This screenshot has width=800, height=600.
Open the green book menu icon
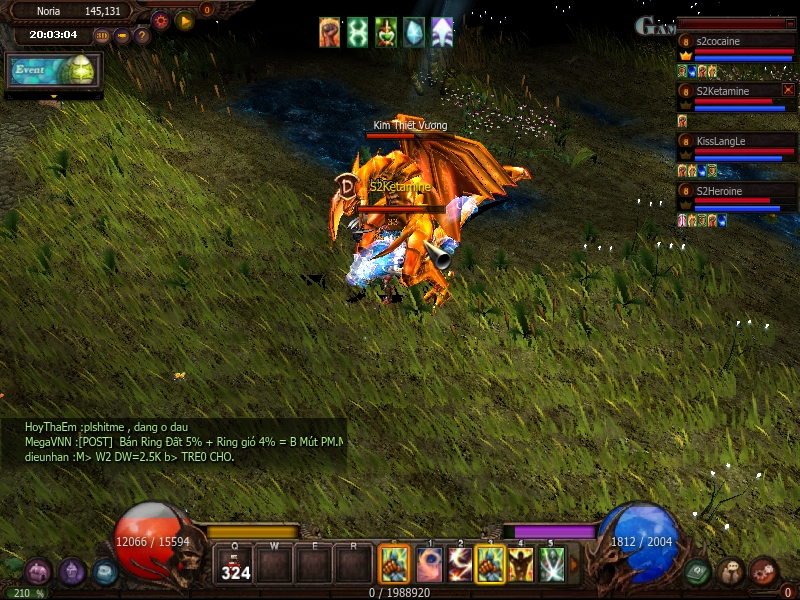click(x=699, y=571)
